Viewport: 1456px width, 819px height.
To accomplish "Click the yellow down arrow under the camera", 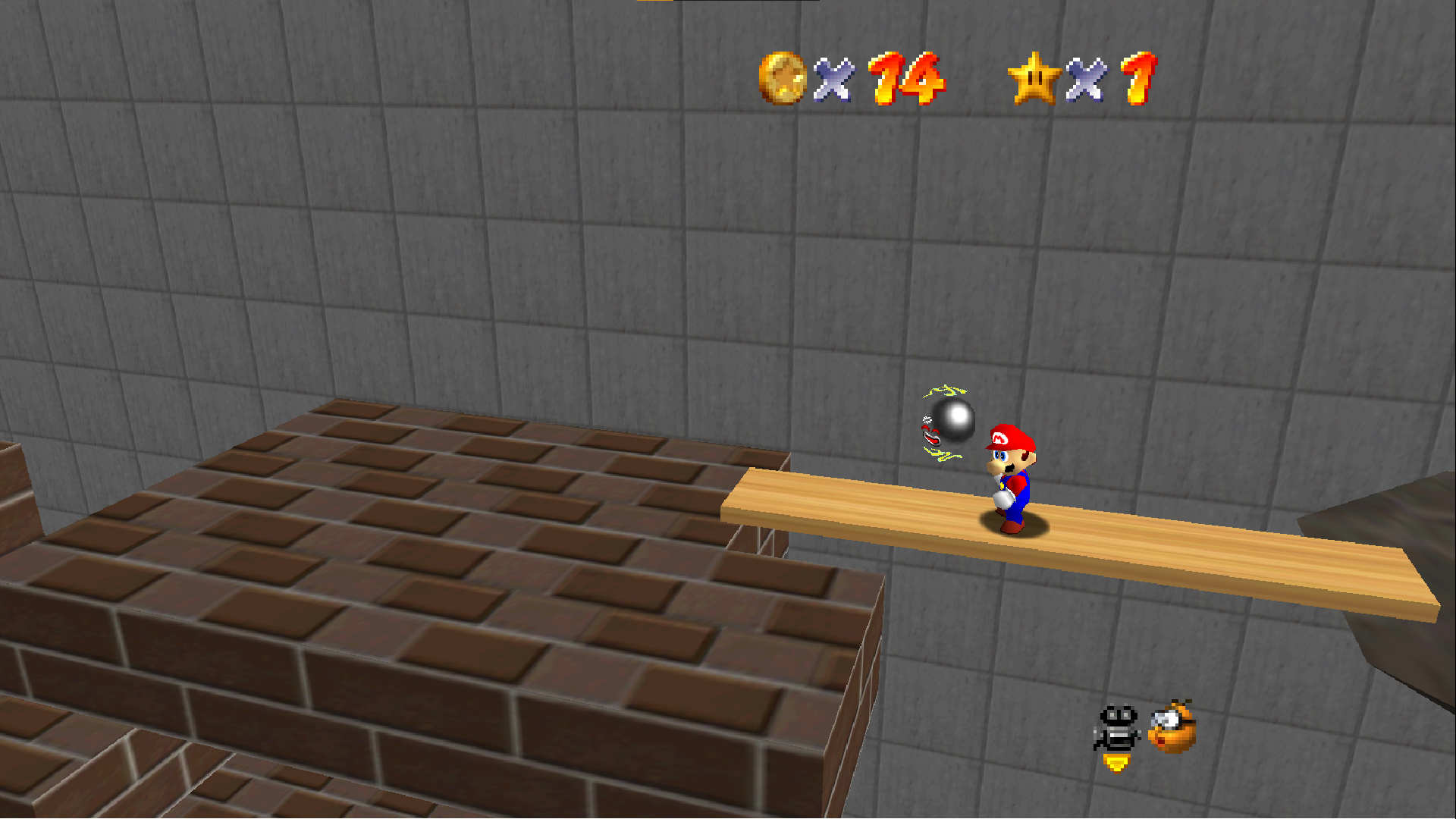I will click(x=1116, y=763).
